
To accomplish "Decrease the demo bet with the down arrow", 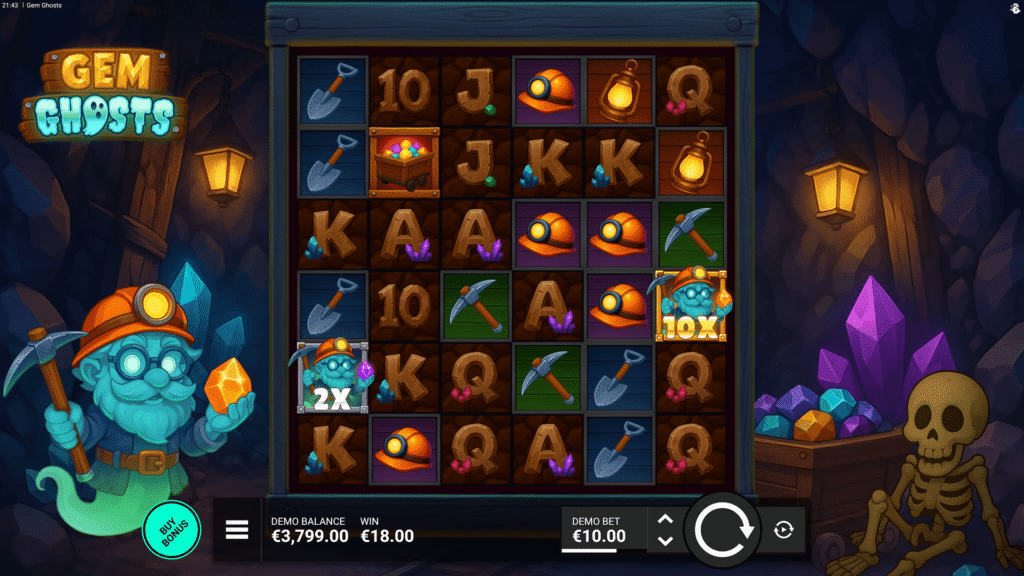I will pos(665,541).
